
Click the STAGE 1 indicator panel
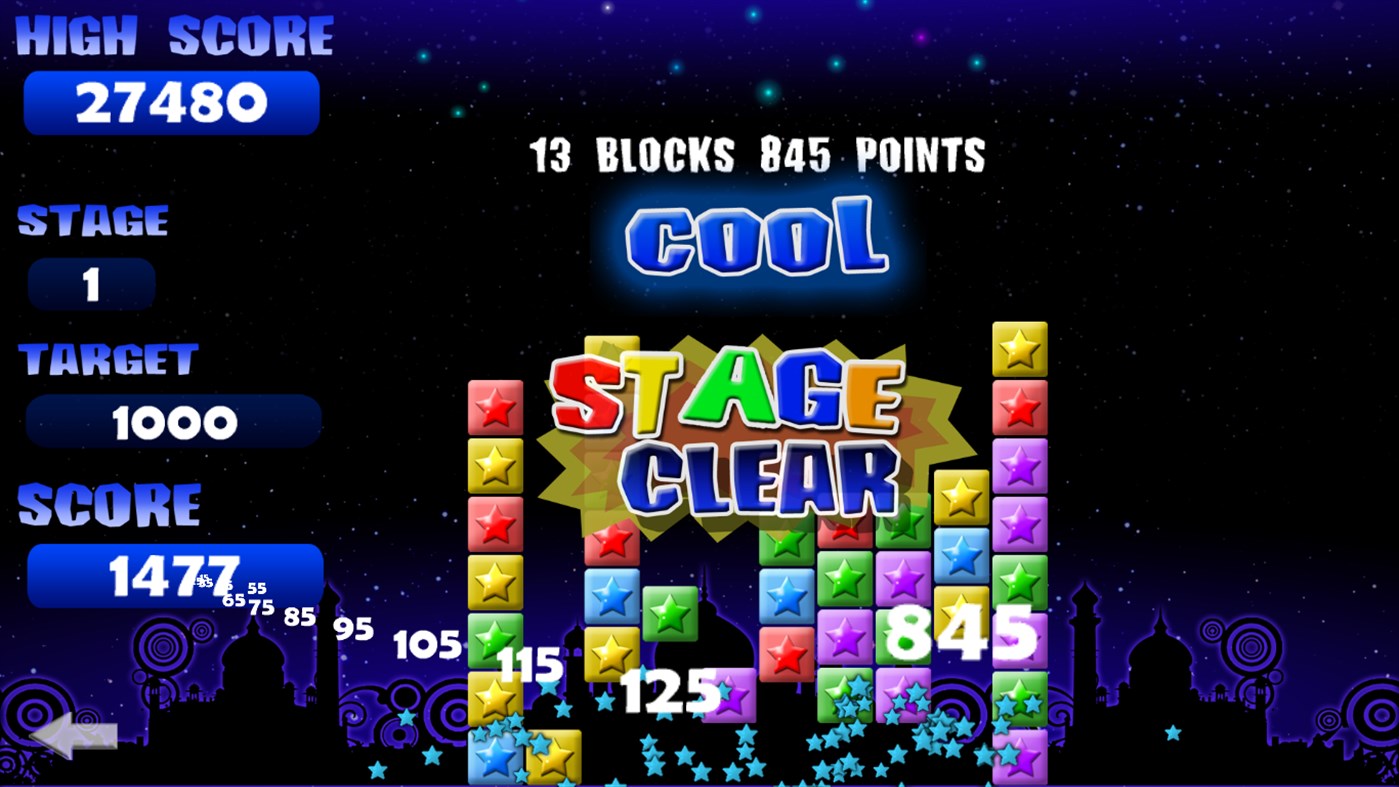91,283
